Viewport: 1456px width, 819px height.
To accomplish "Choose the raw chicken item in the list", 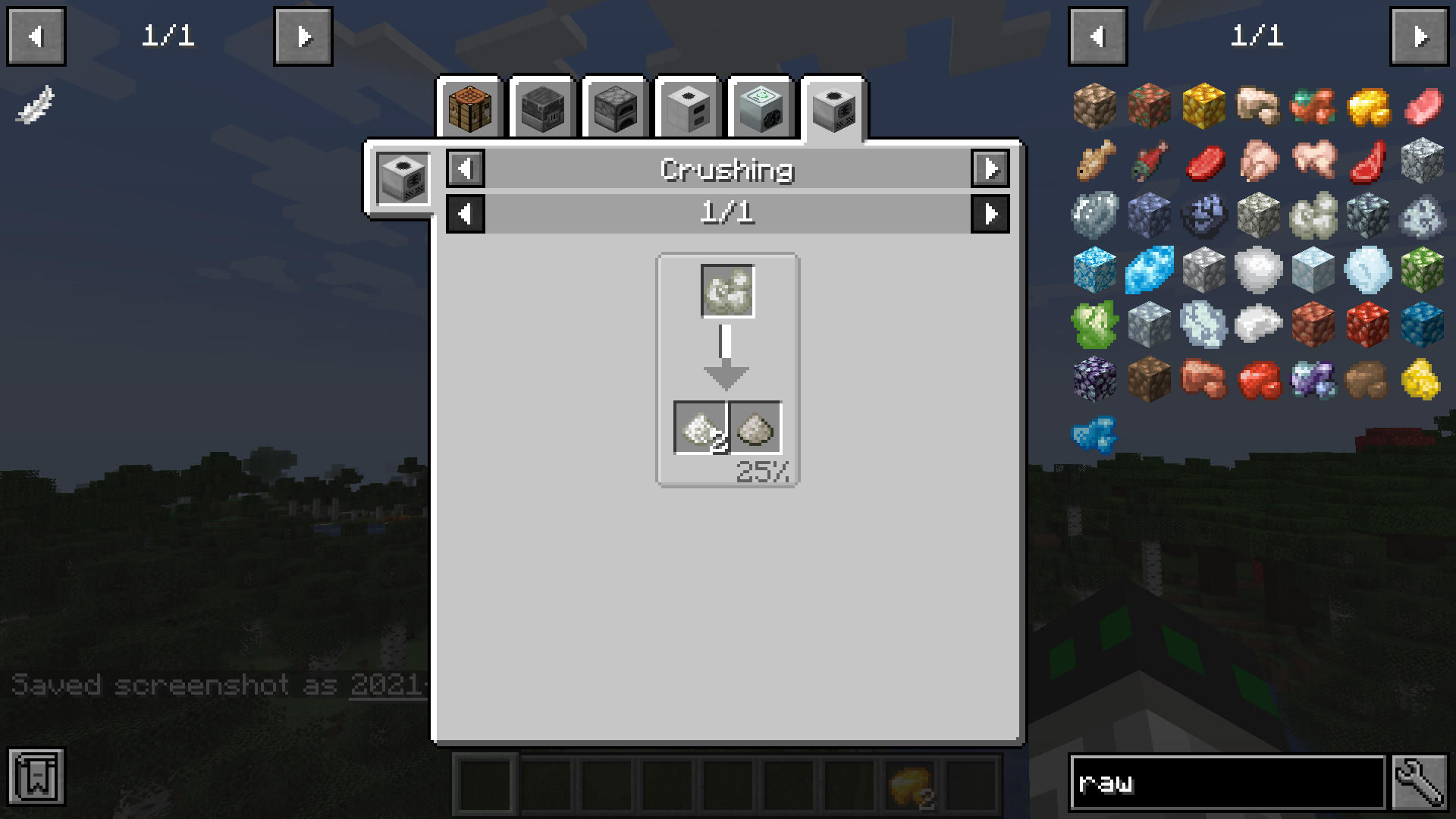I will coord(1258,161).
